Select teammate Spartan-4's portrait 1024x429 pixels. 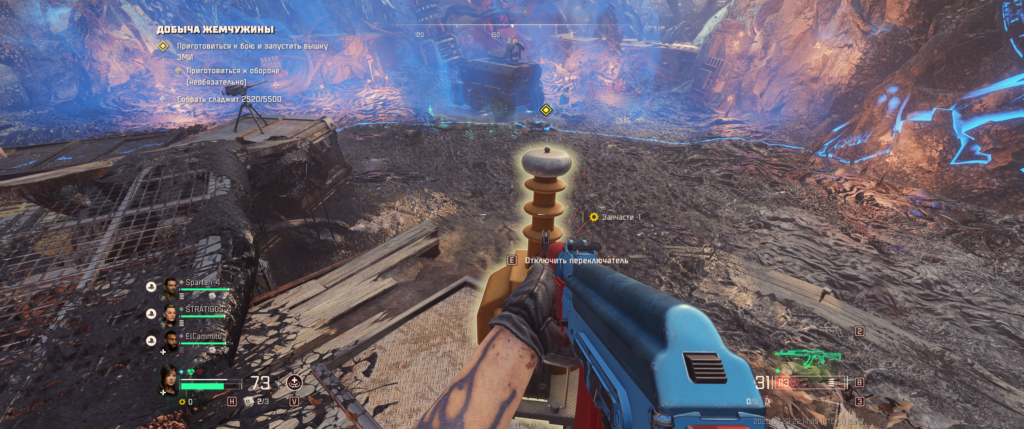(x=171, y=286)
